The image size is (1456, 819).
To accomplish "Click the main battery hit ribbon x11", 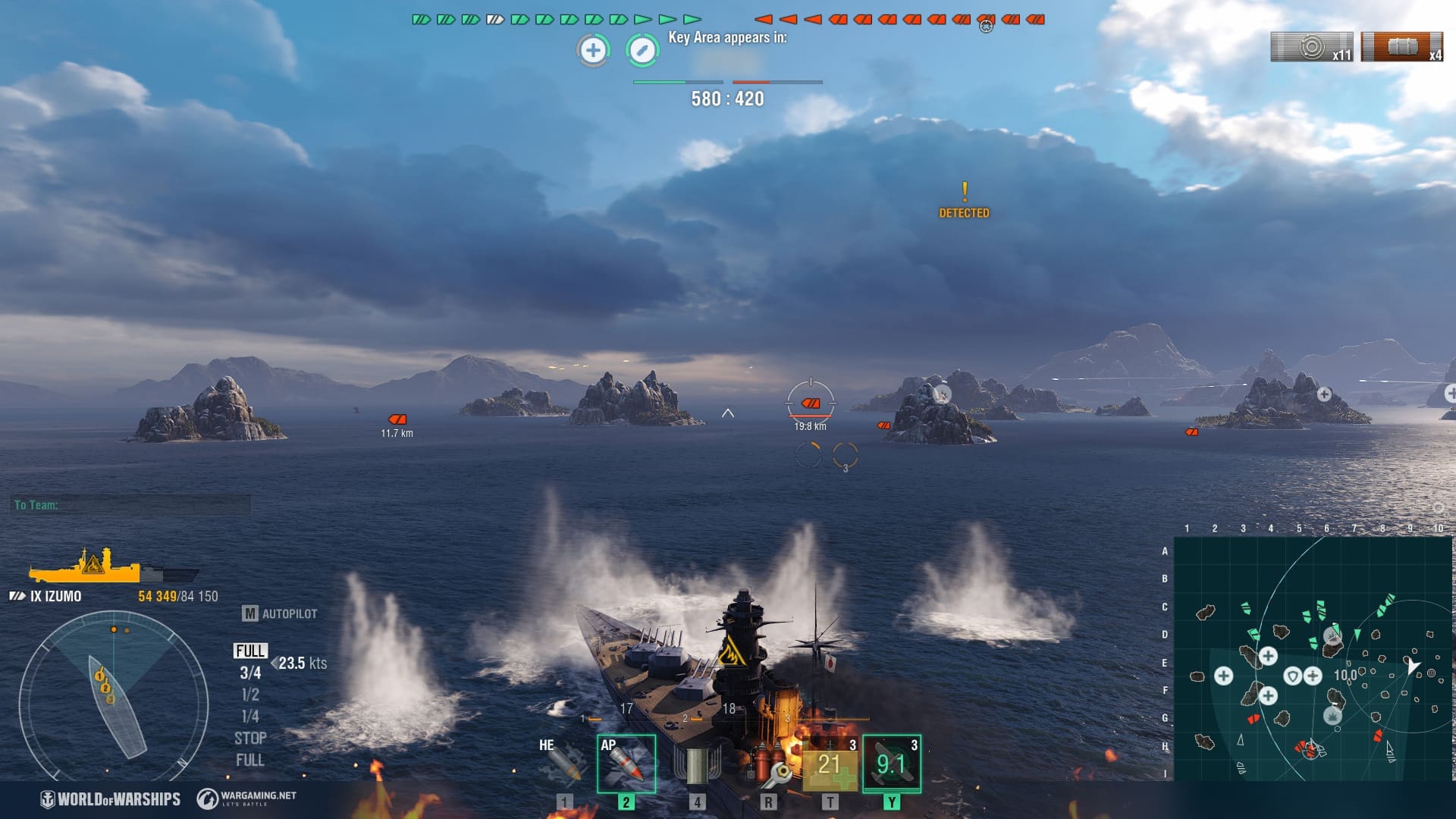I will (x=1312, y=47).
